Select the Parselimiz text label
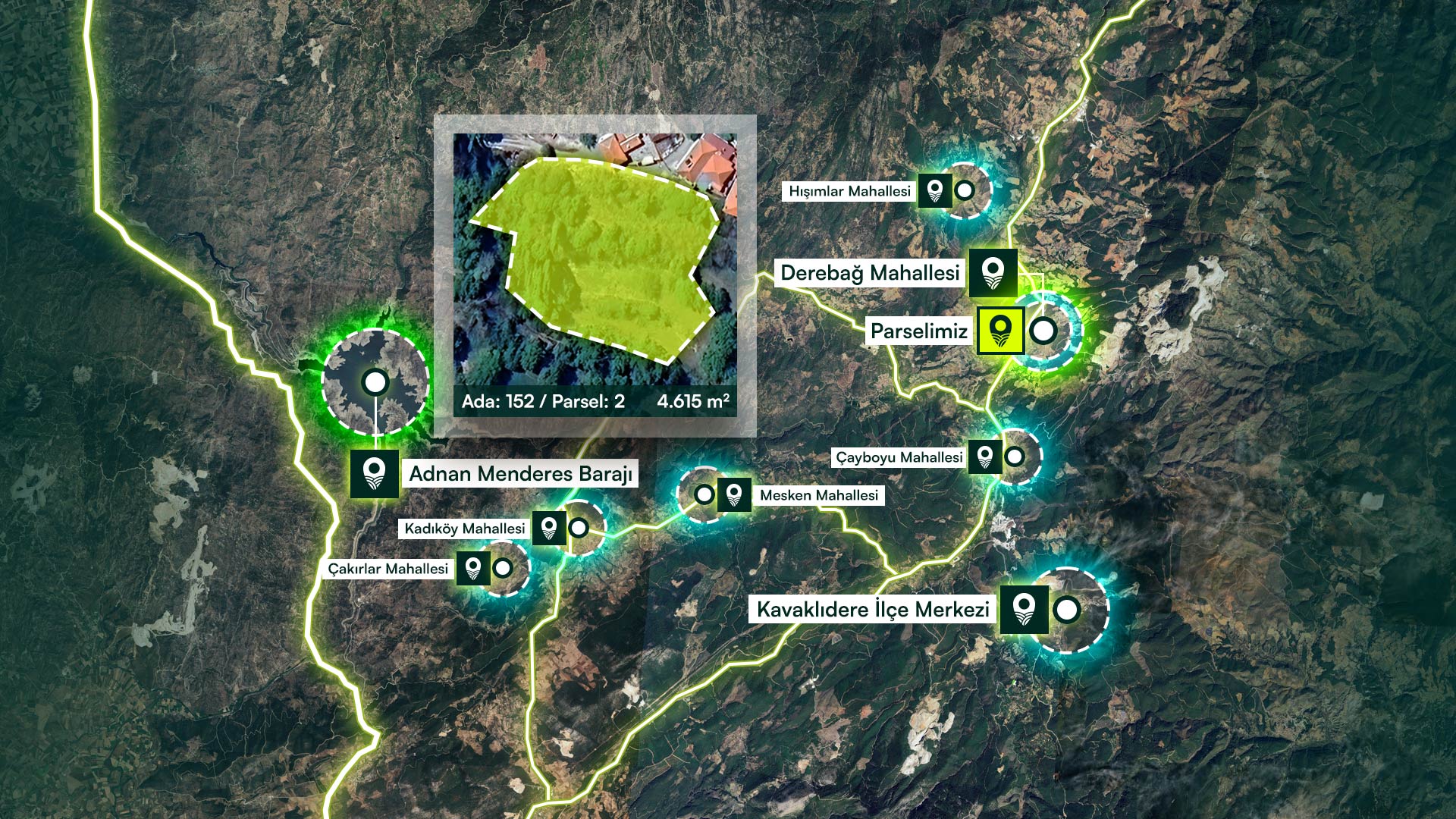This screenshot has height=819, width=1456. 919,331
